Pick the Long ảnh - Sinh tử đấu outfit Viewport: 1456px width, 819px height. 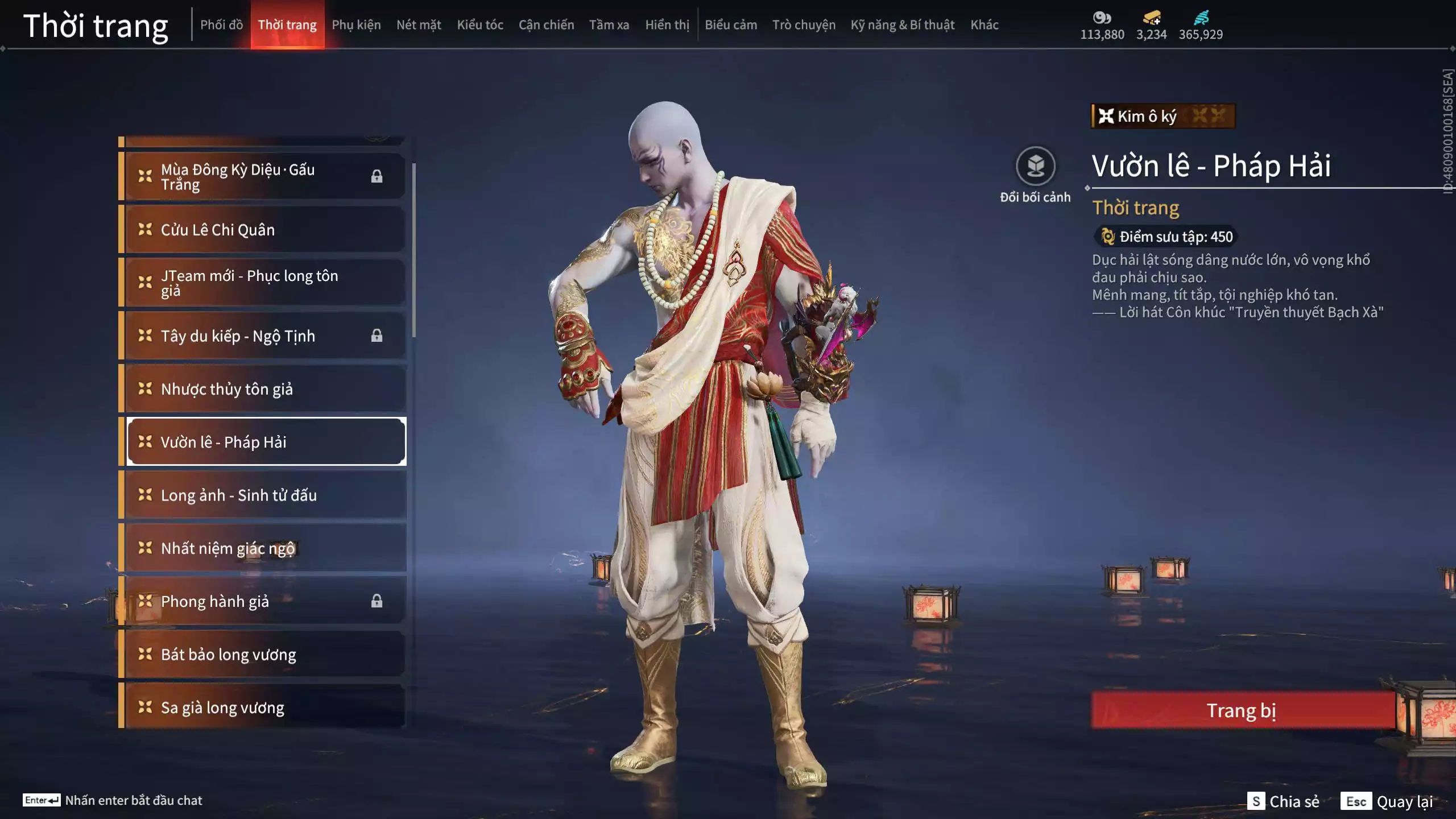click(265, 495)
